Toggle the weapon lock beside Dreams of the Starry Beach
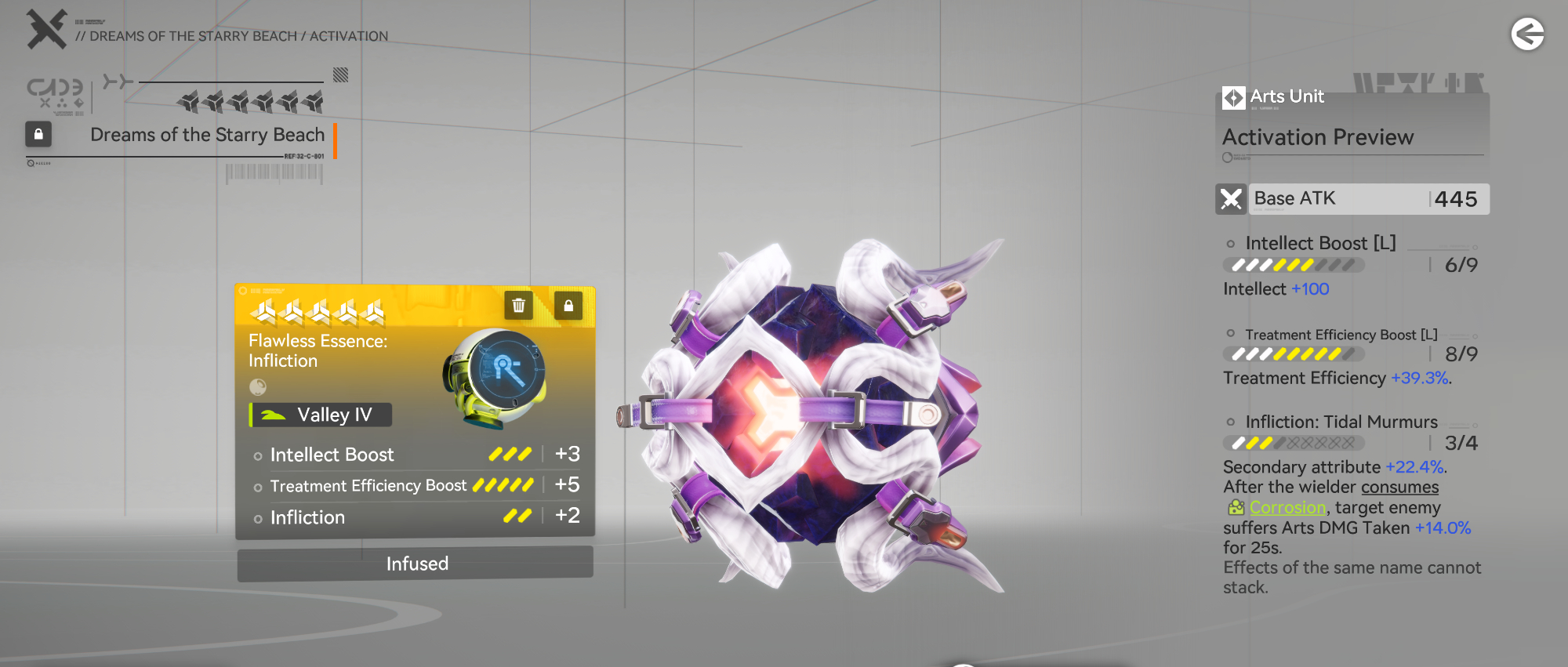Viewport: 1568px width, 667px height. click(x=38, y=134)
